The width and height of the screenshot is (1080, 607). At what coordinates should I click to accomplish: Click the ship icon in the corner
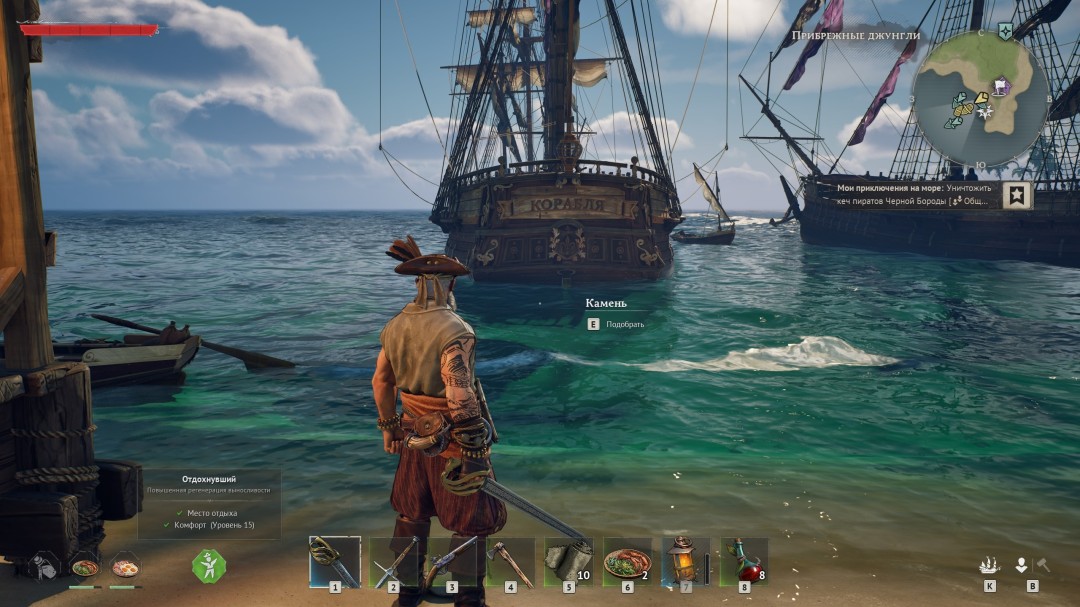point(989,565)
